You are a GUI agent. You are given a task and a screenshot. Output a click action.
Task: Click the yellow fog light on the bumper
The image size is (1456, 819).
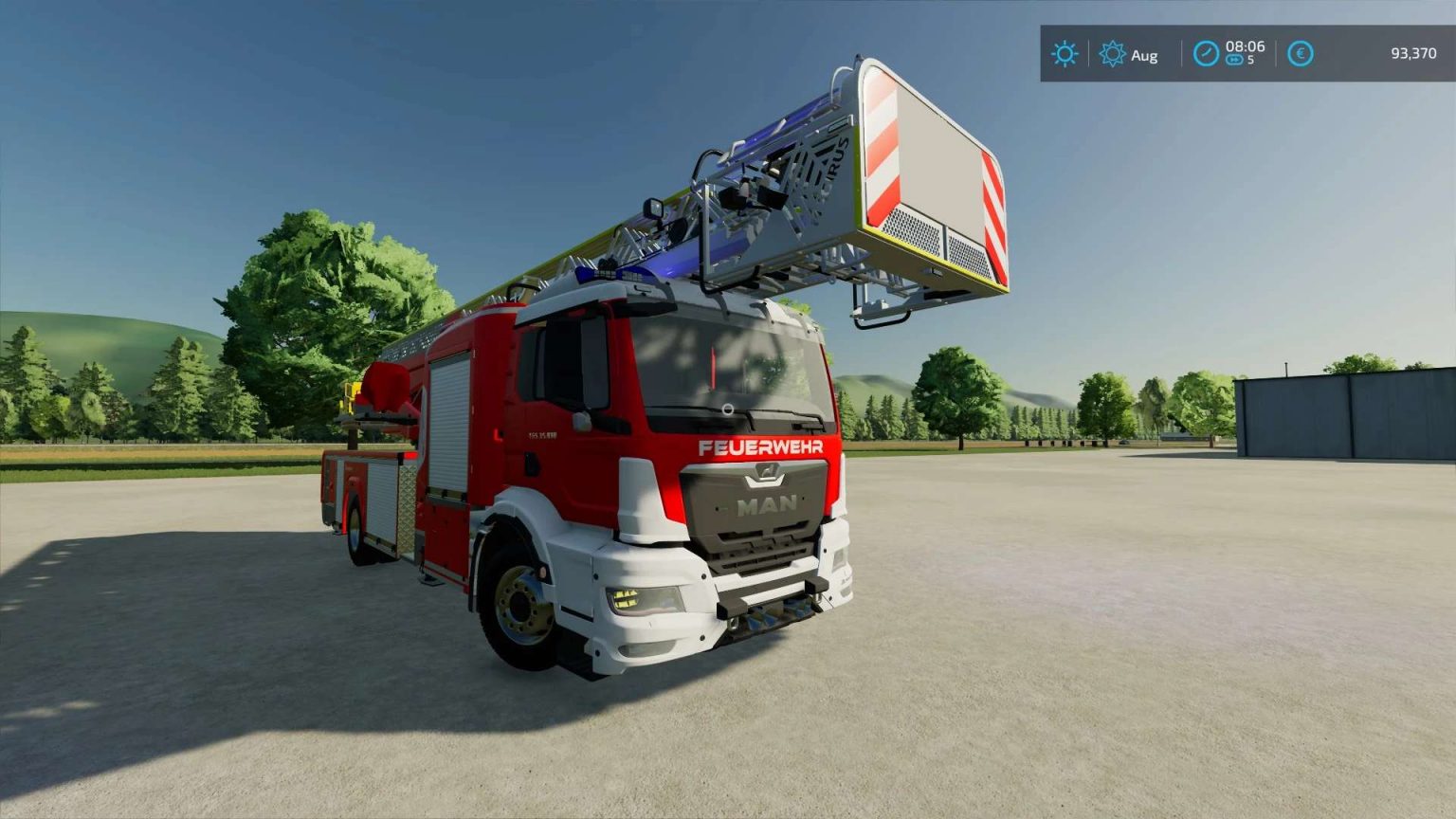(x=628, y=598)
